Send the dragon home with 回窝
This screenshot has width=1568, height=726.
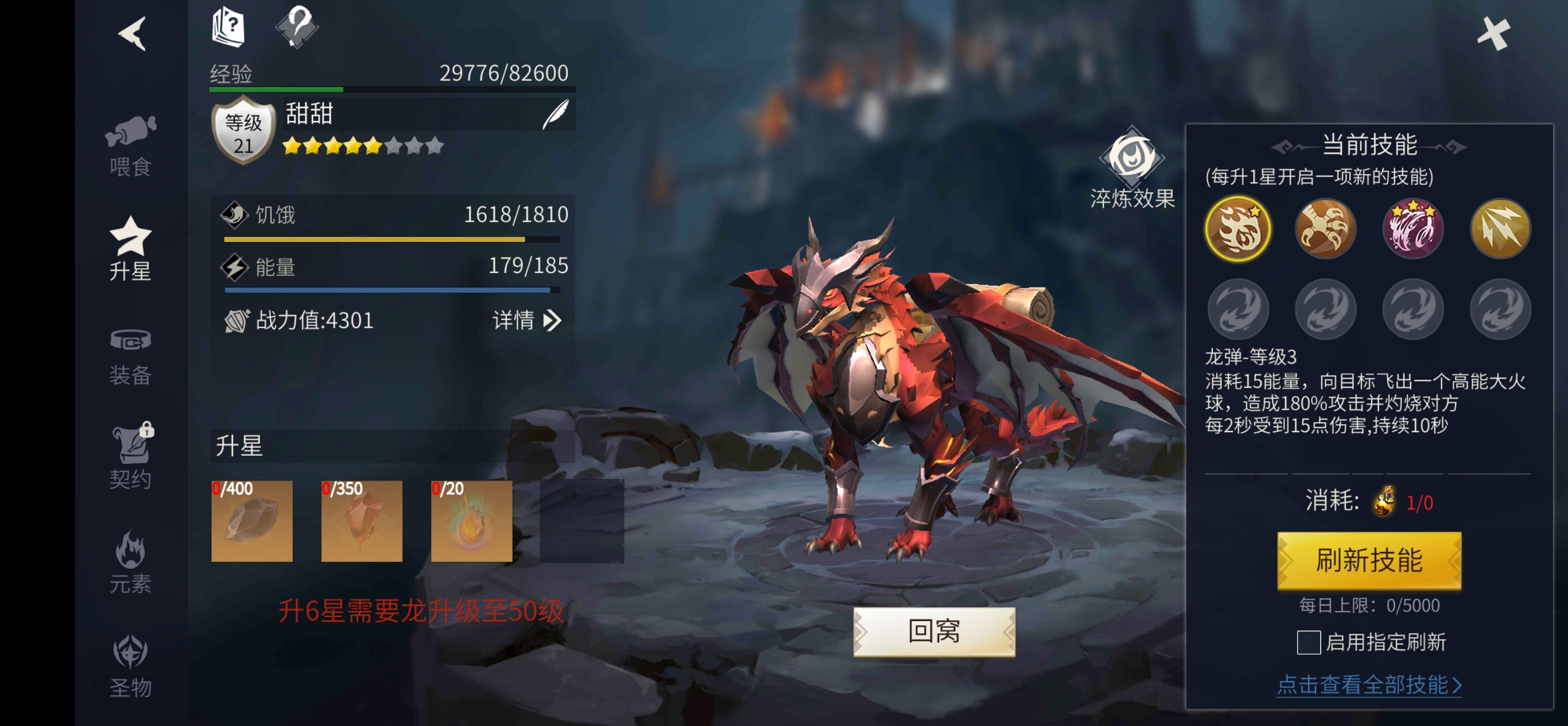934,631
